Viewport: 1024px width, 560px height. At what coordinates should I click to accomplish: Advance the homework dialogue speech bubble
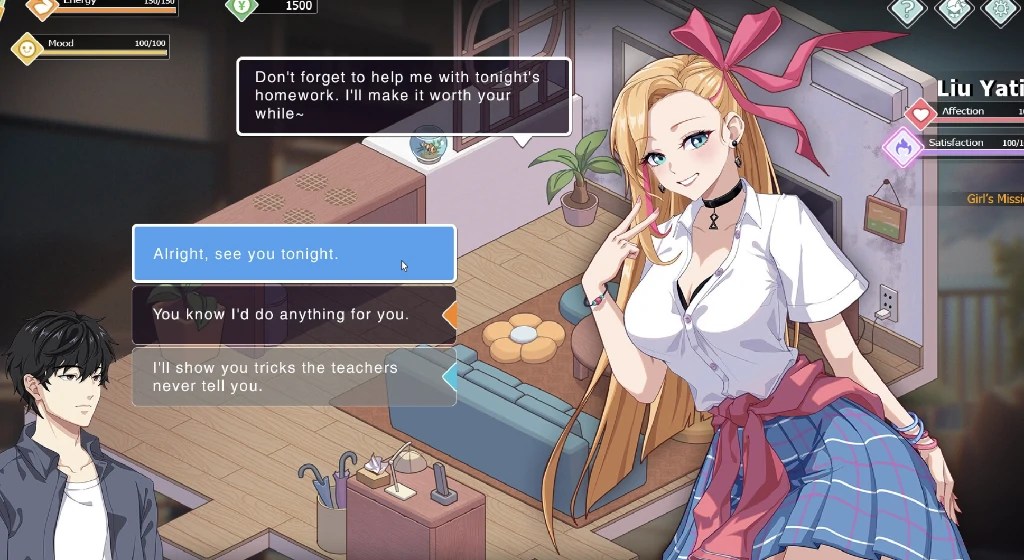point(403,96)
